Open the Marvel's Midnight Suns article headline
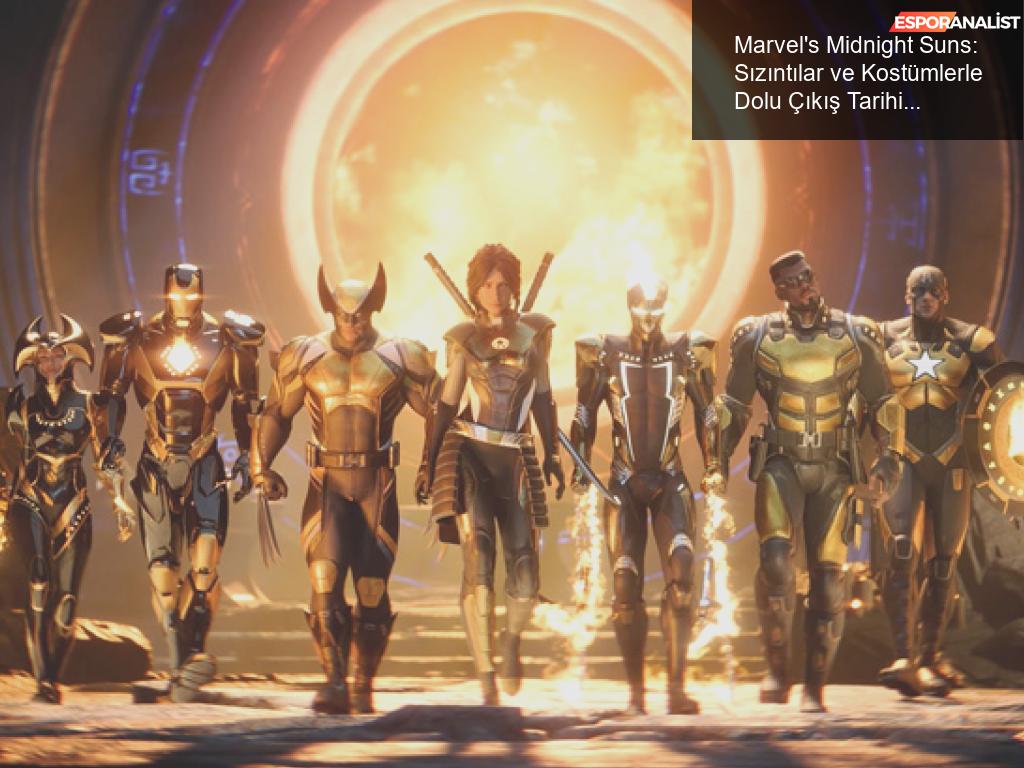Image resolution: width=1024 pixels, height=768 pixels. click(x=858, y=73)
